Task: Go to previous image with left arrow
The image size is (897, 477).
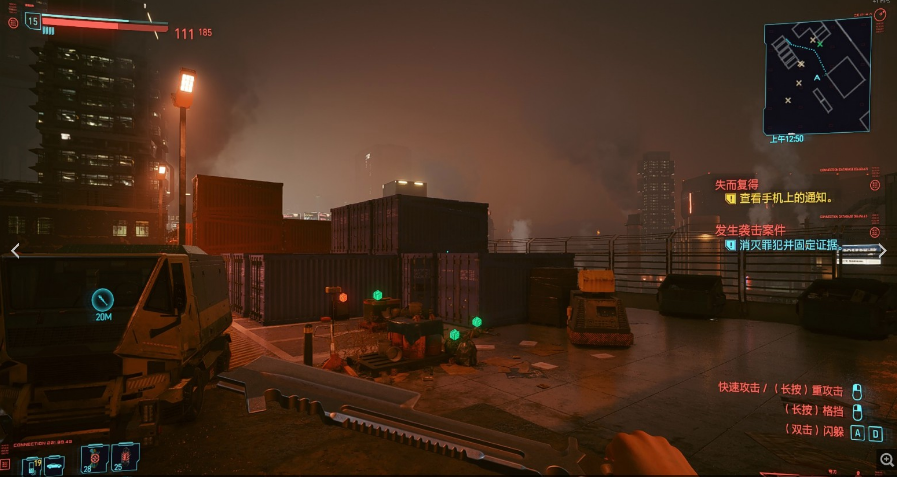Action: [x=14, y=251]
